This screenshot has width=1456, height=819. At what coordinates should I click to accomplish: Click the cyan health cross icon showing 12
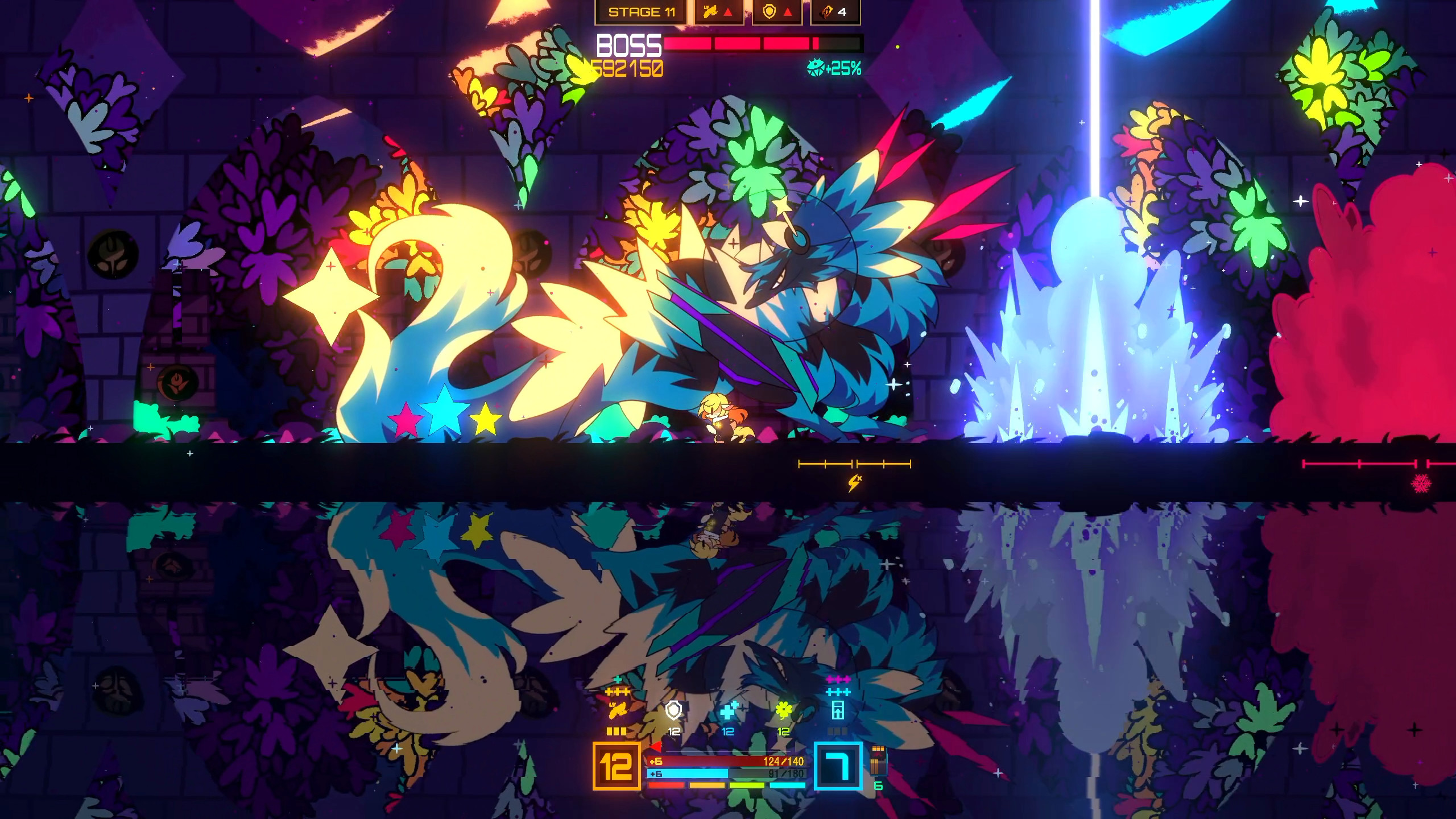[x=729, y=712]
